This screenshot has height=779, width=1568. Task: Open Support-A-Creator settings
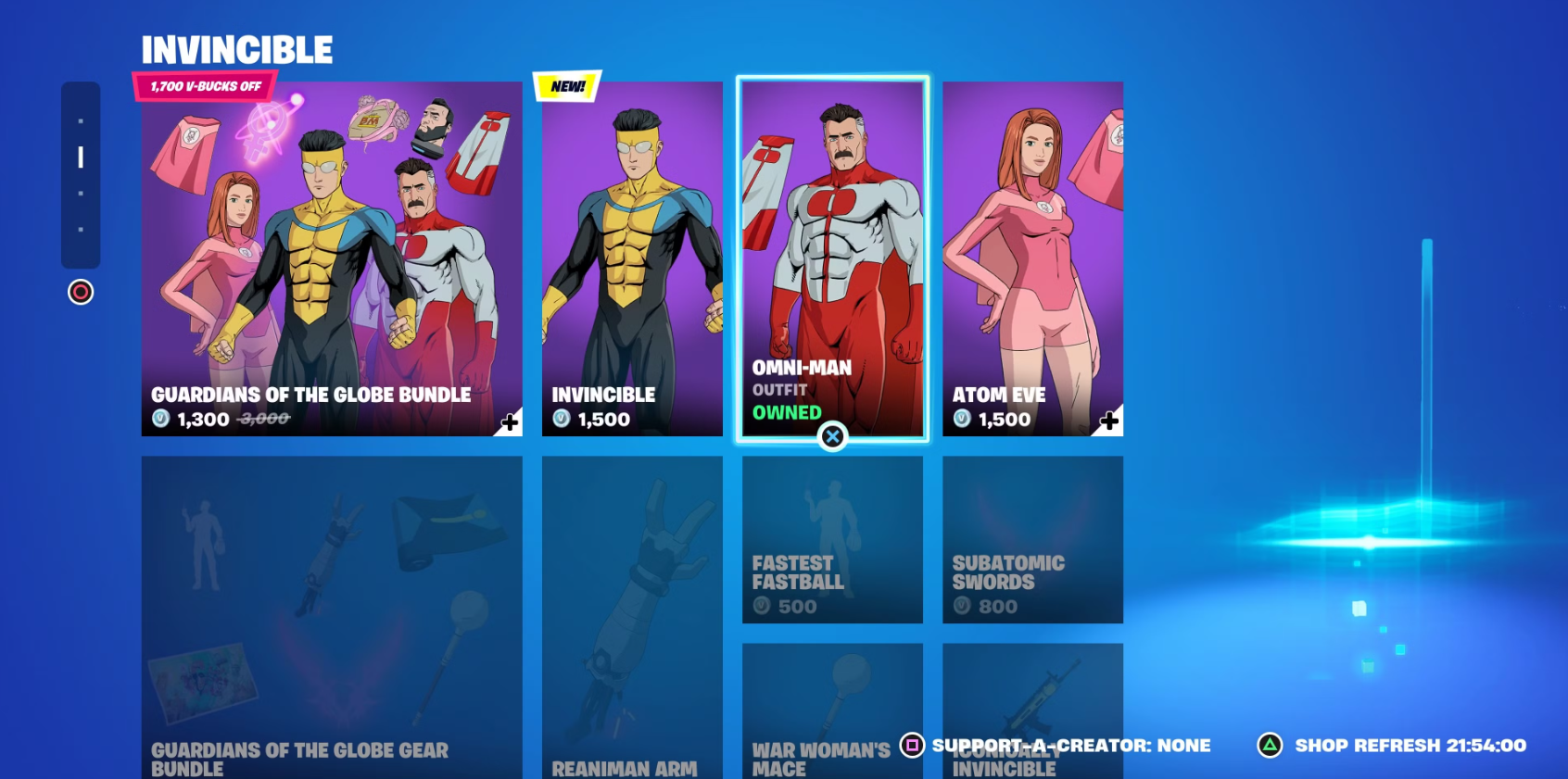(x=913, y=745)
